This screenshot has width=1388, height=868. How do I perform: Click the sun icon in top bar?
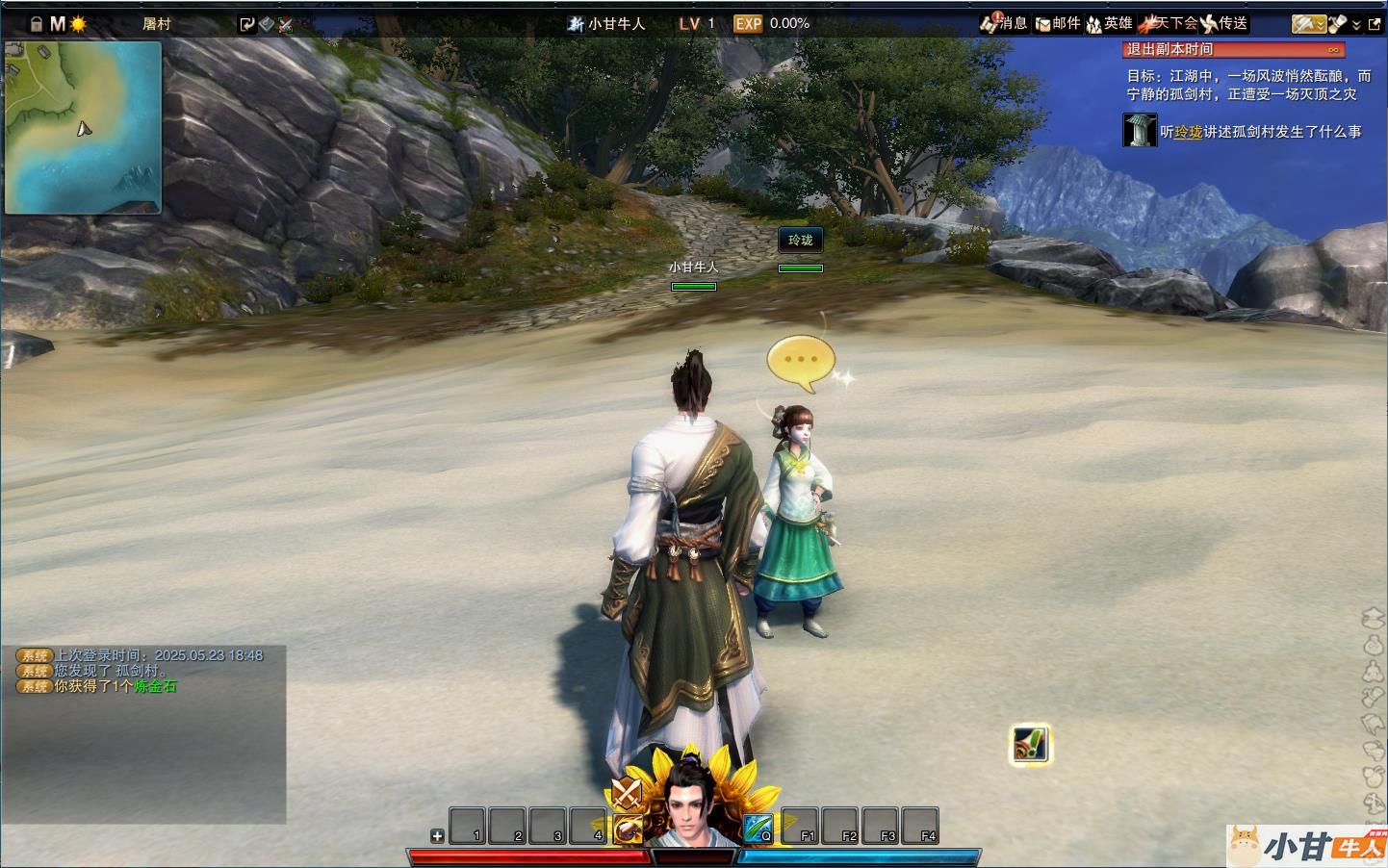[78, 24]
